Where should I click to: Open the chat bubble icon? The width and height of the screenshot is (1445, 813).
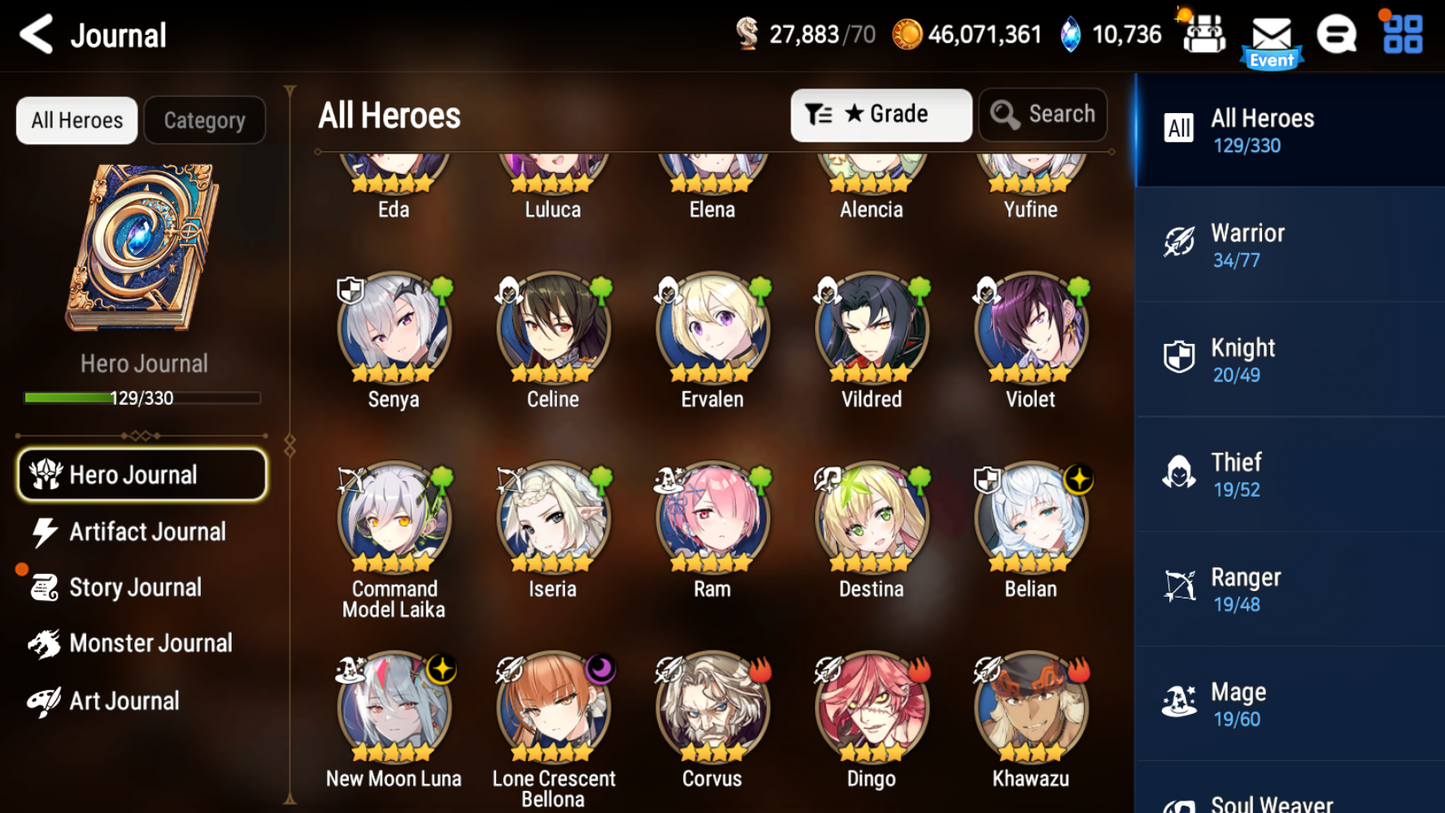(x=1337, y=33)
